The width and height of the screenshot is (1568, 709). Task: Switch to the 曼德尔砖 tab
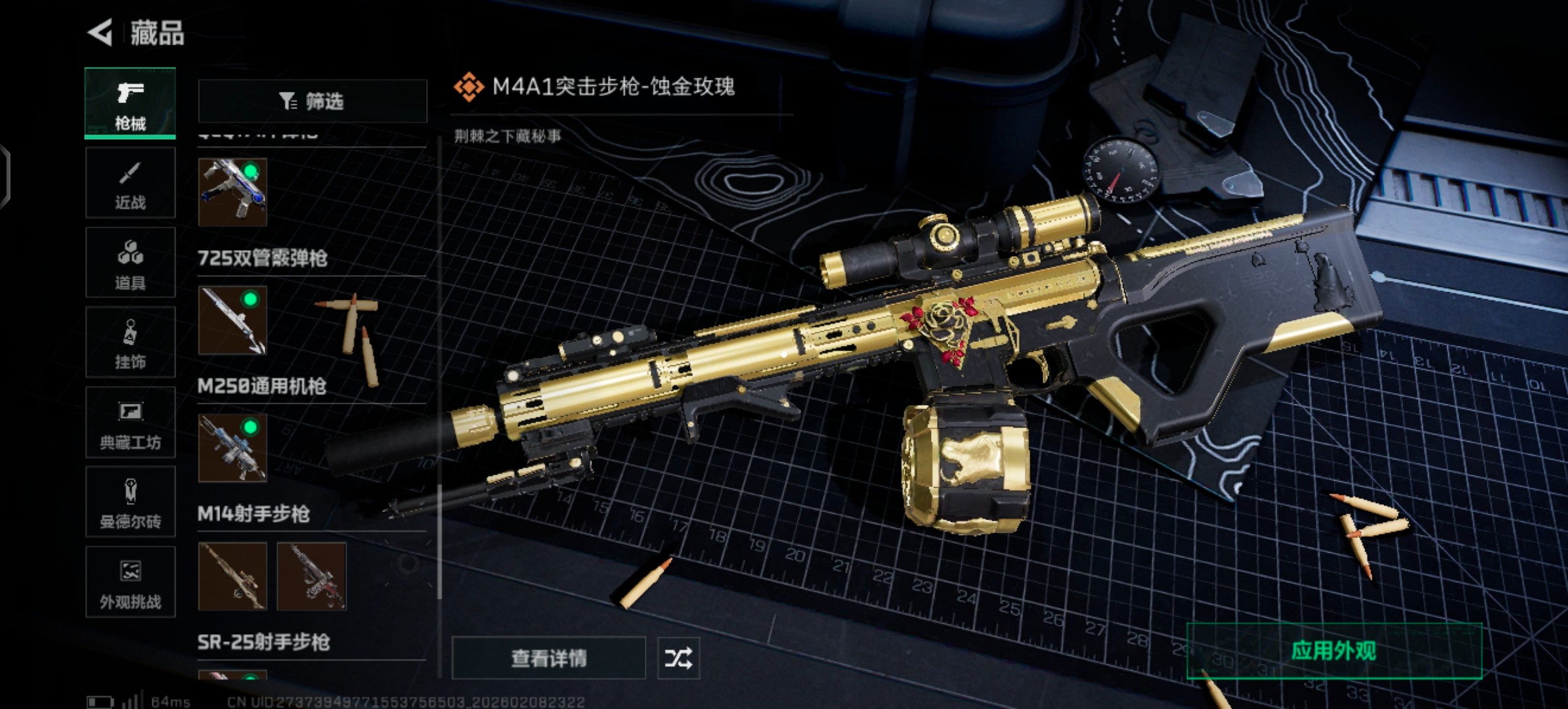coord(130,502)
